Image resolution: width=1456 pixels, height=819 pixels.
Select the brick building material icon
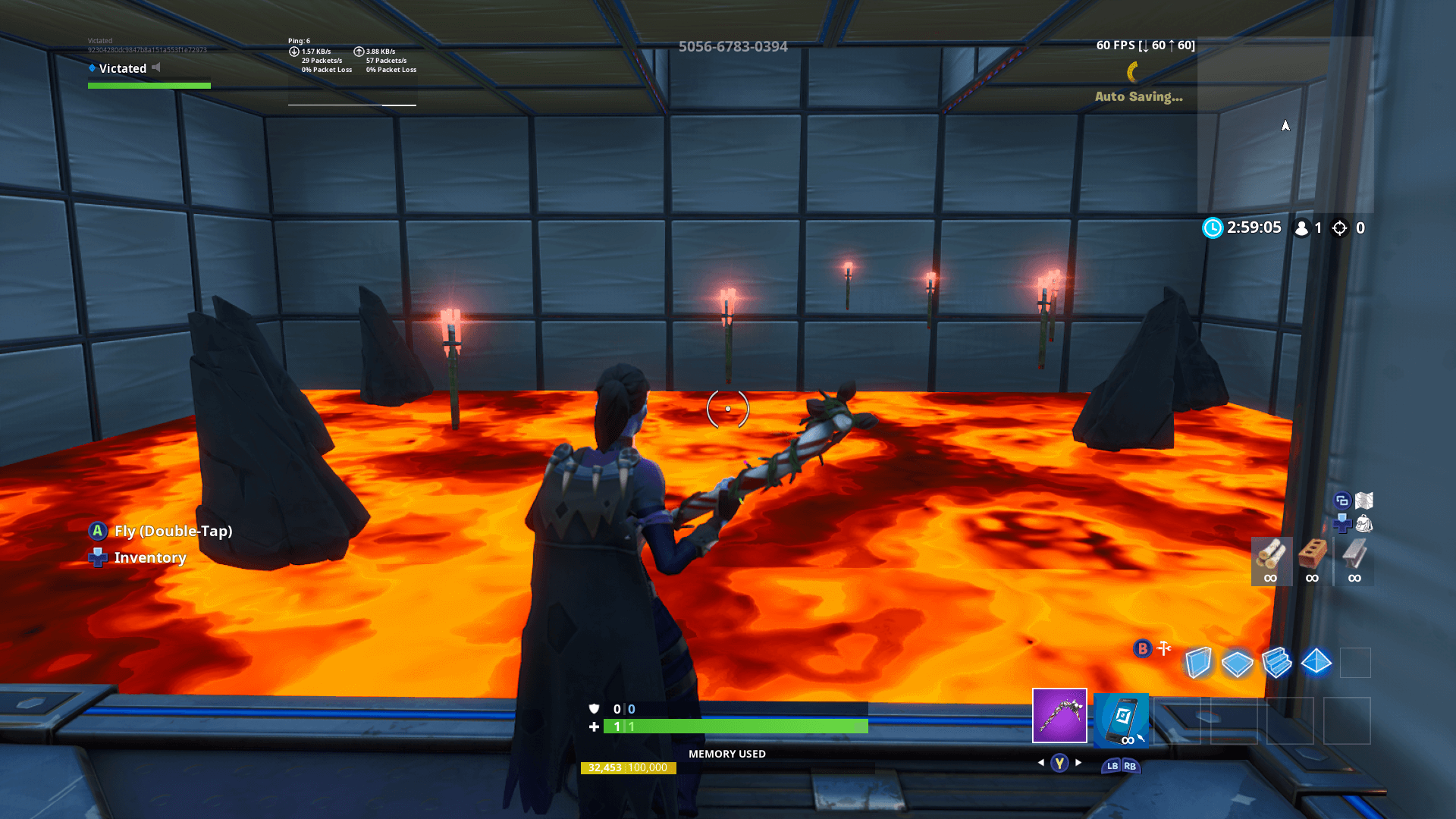[x=1312, y=554]
